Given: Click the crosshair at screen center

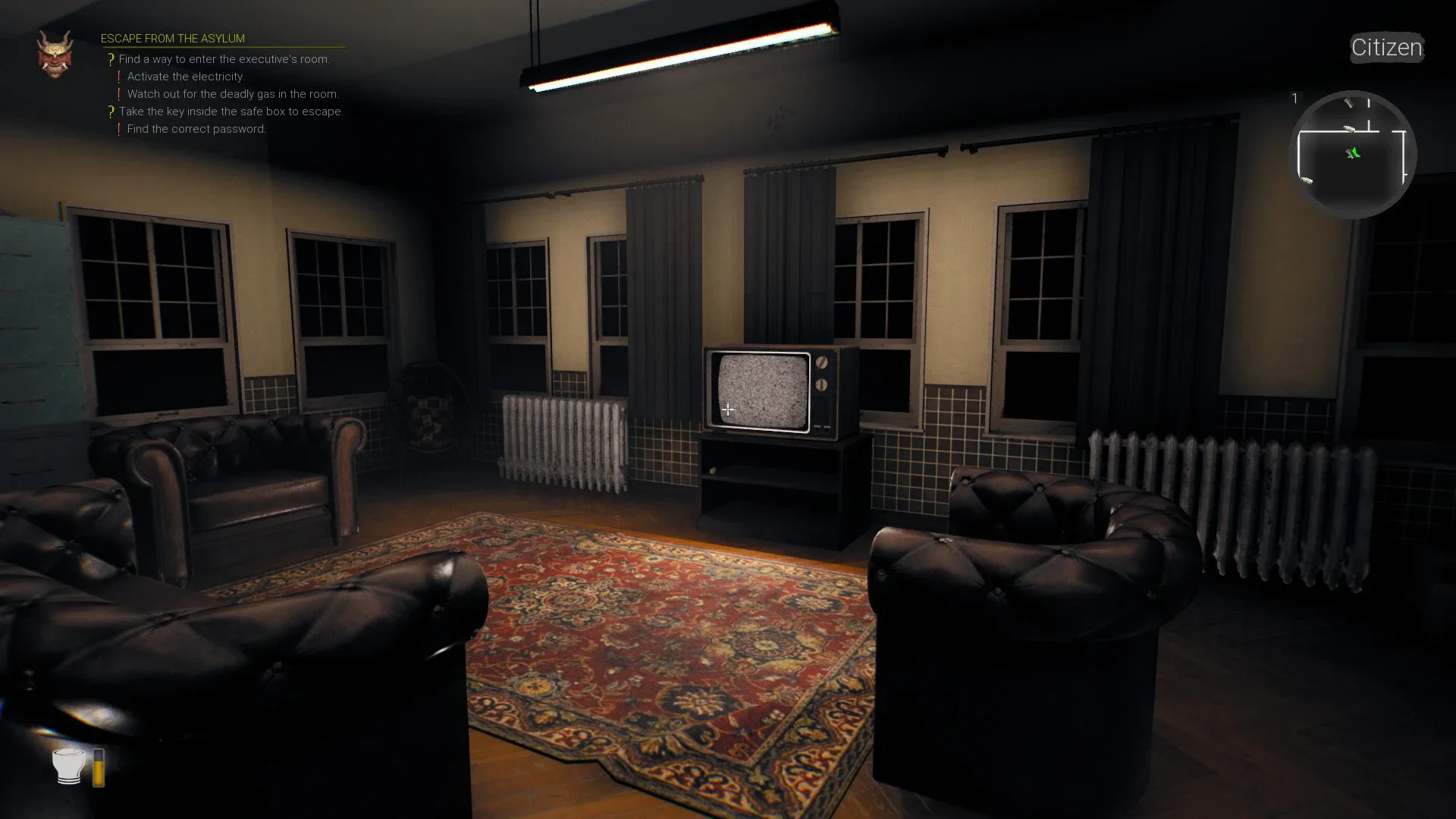Looking at the screenshot, I should tap(728, 409).
